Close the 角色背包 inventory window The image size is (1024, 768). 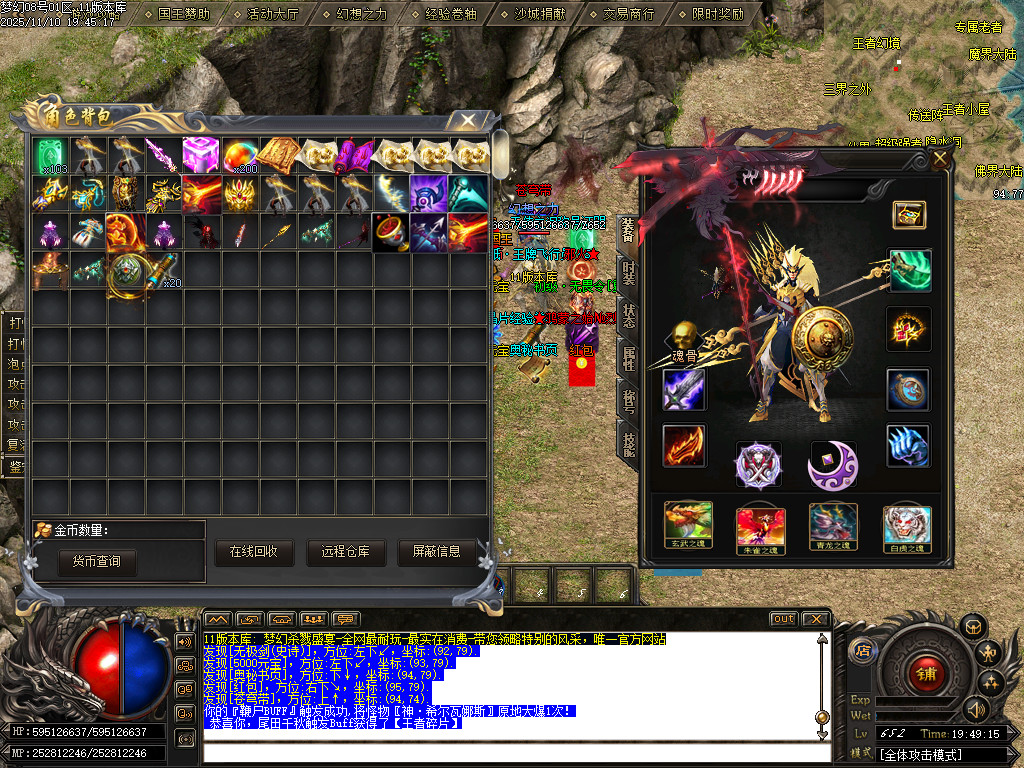pyautogui.click(x=467, y=120)
